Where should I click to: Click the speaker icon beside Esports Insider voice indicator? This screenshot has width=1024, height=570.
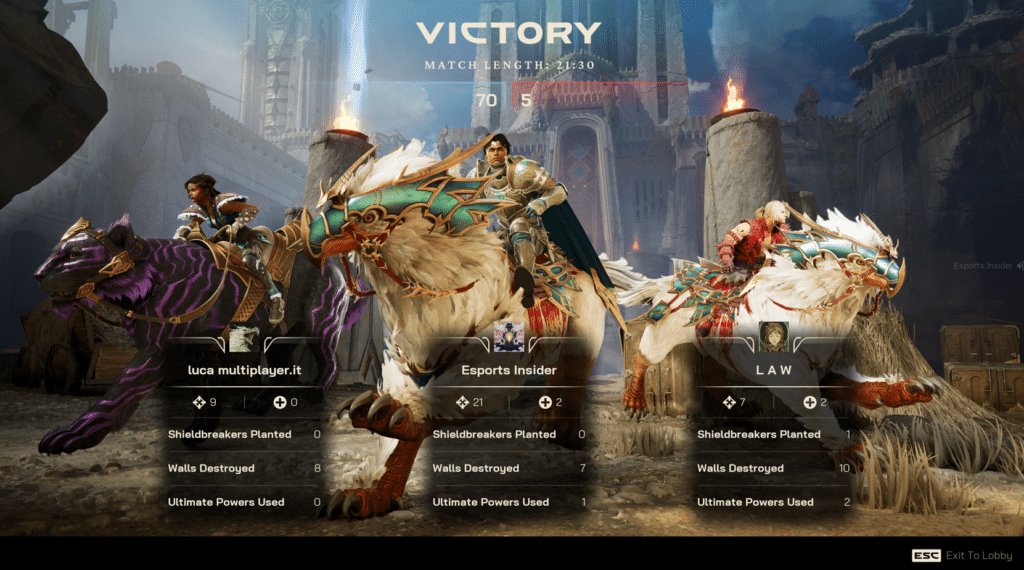point(1019,266)
